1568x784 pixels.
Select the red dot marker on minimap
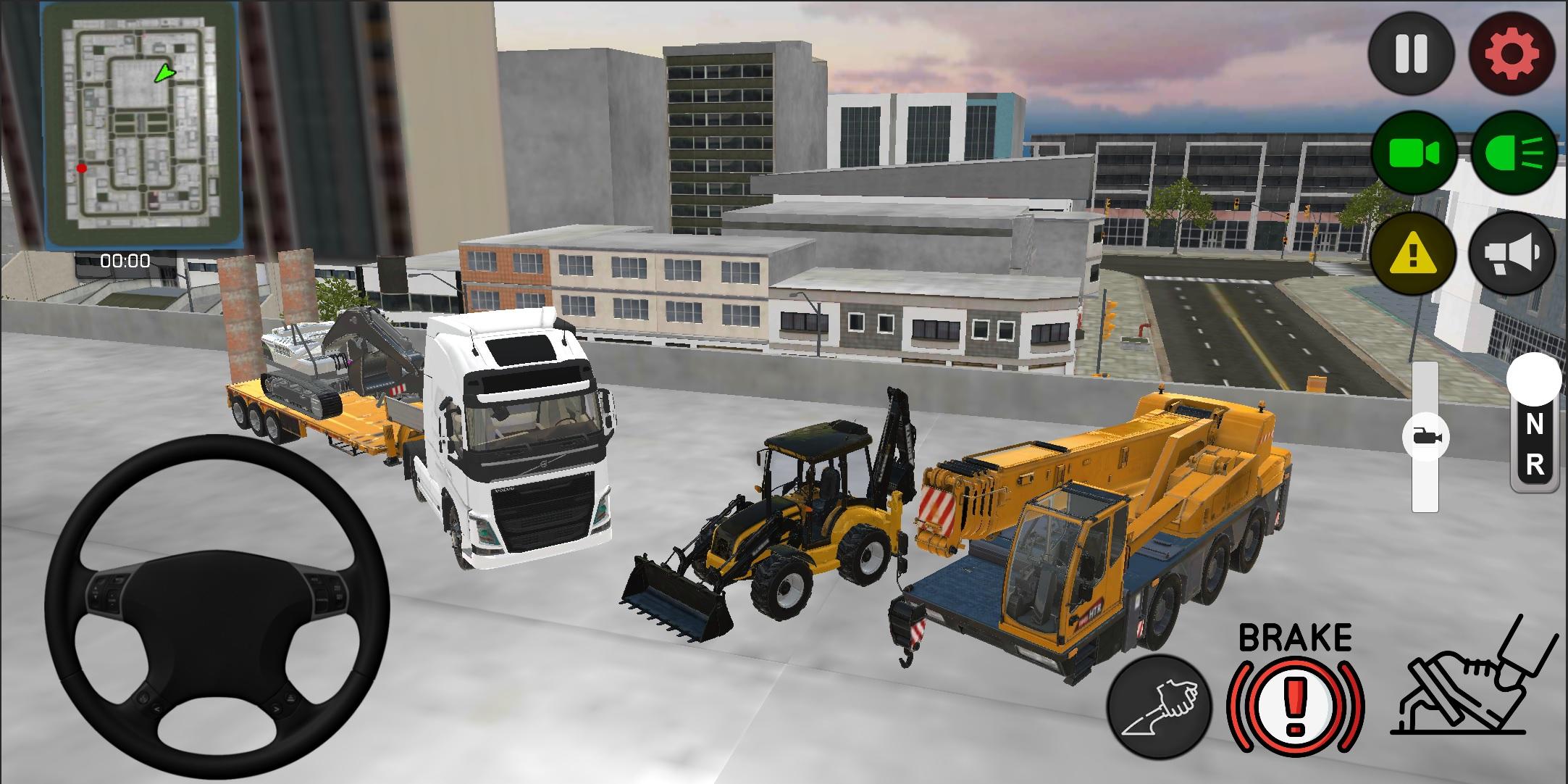[81, 167]
